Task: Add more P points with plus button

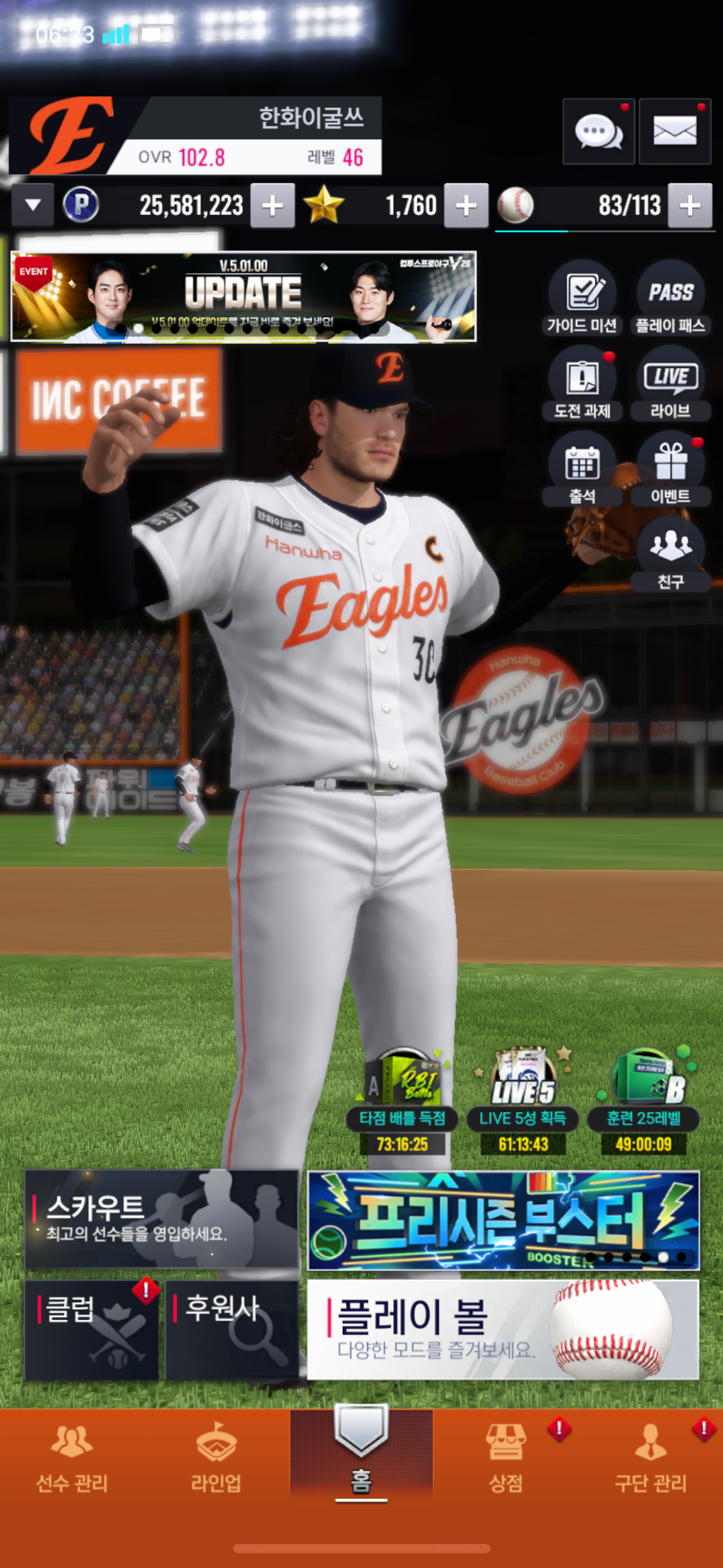Action: tap(272, 206)
